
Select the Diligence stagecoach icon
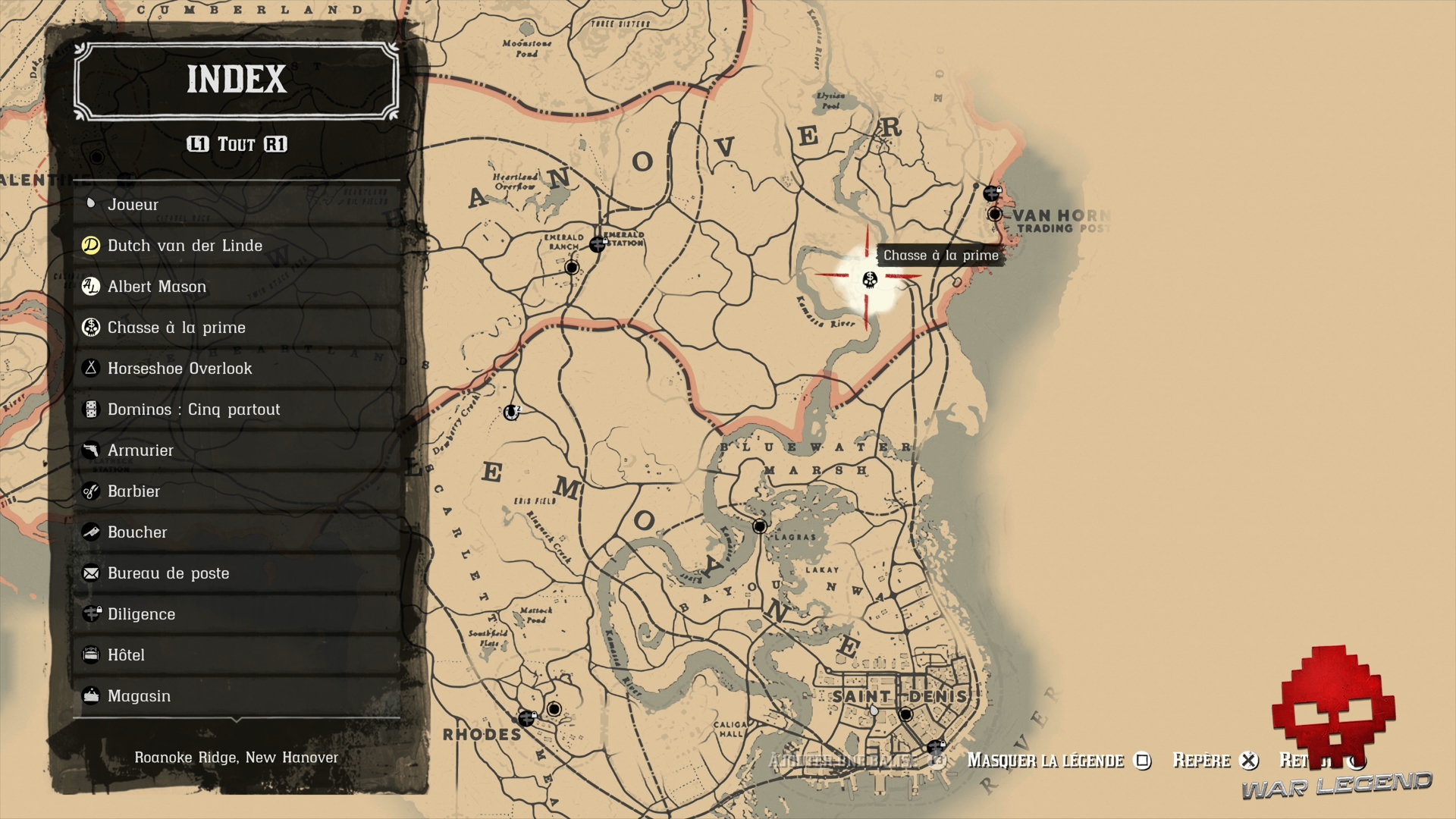pyautogui.click(x=91, y=613)
